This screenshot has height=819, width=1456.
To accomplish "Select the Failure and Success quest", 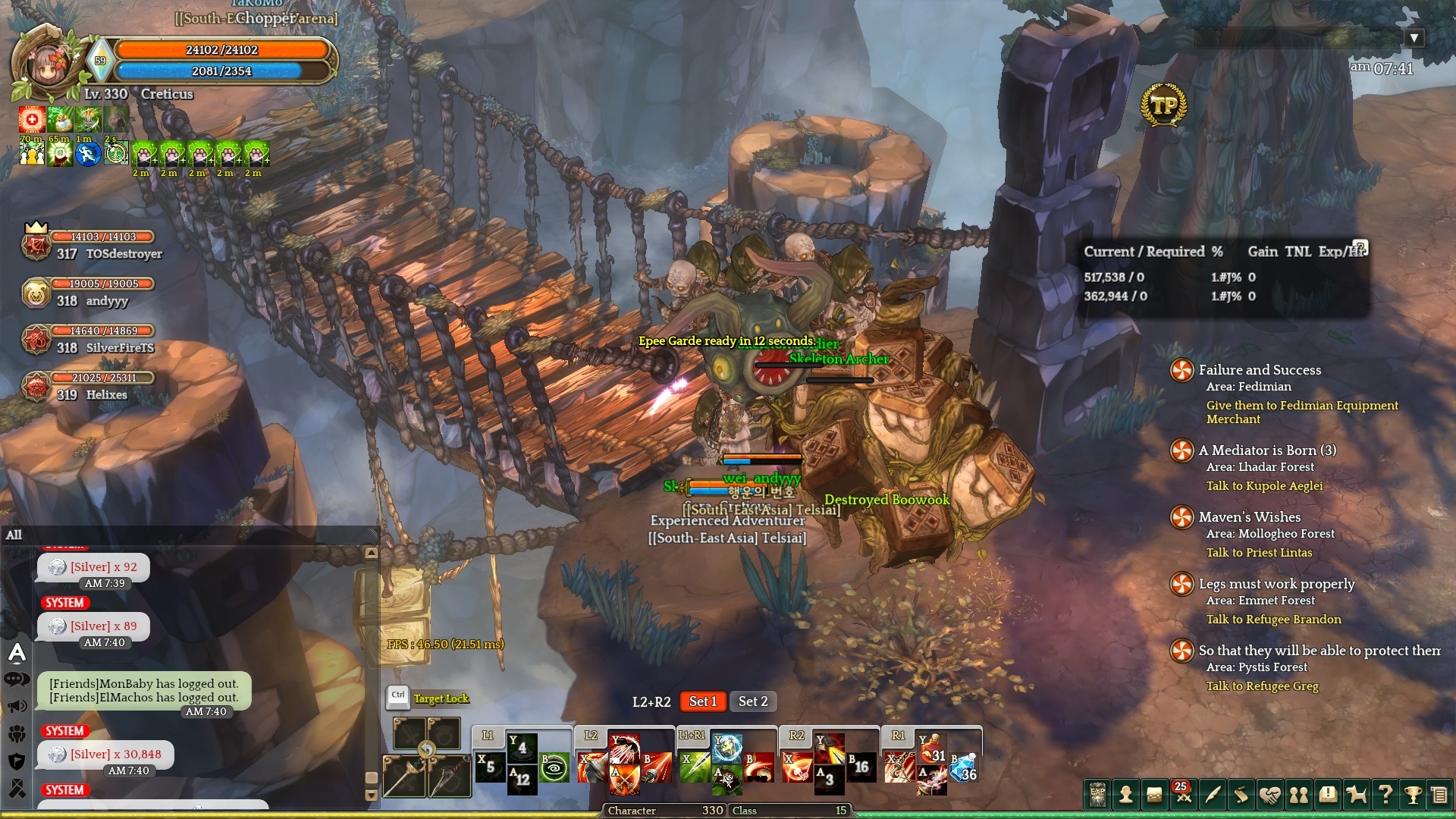I will click(x=1260, y=370).
